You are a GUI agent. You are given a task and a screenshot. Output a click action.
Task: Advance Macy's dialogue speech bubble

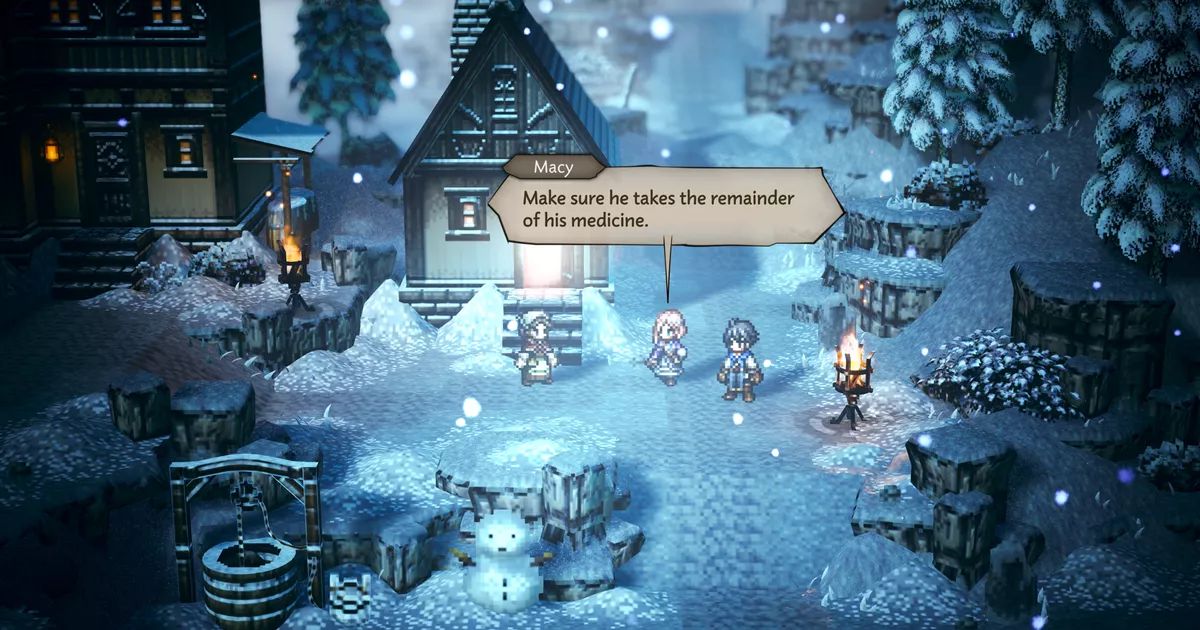tap(664, 209)
